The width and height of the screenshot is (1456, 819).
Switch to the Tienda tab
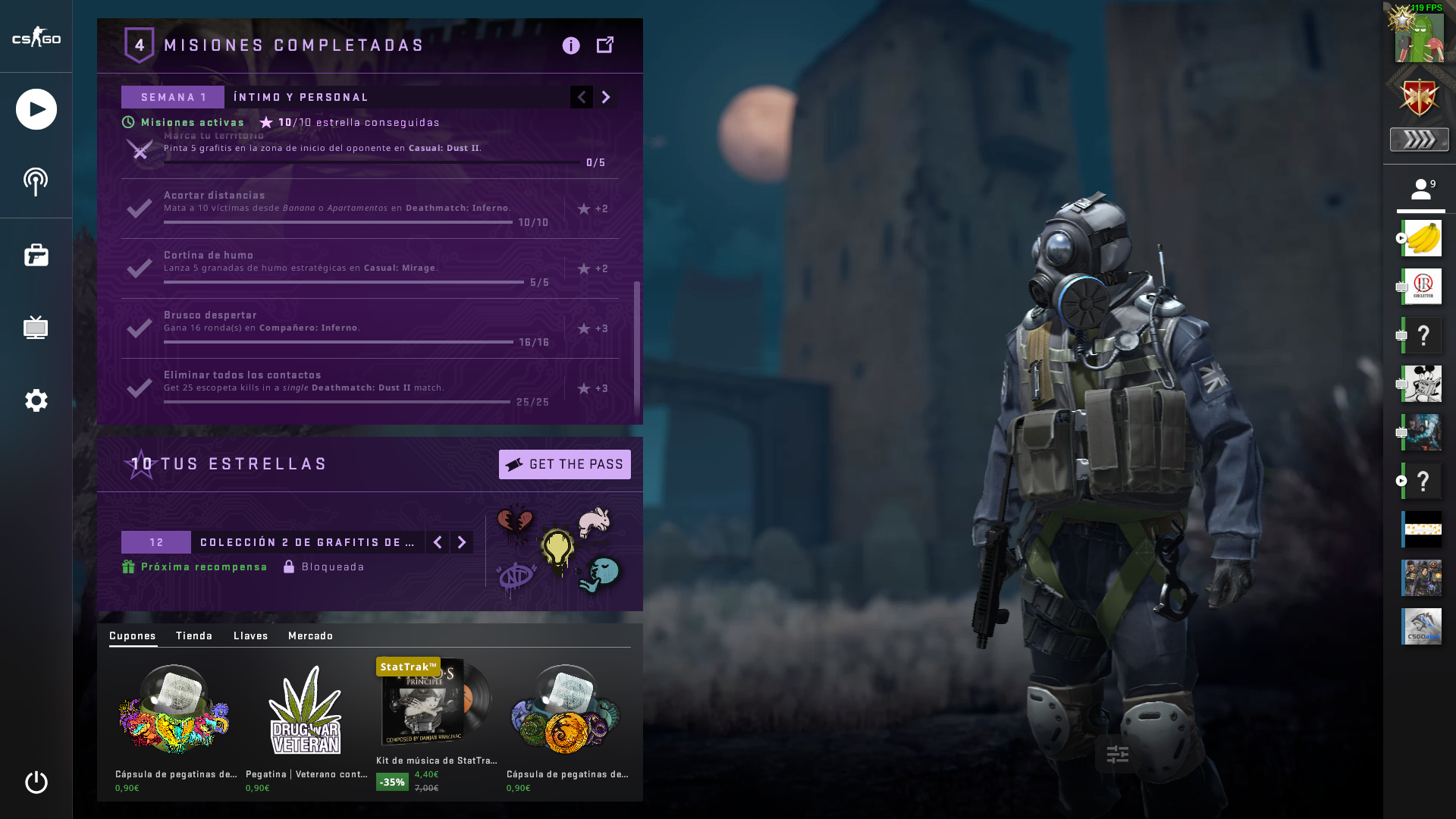click(194, 635)
